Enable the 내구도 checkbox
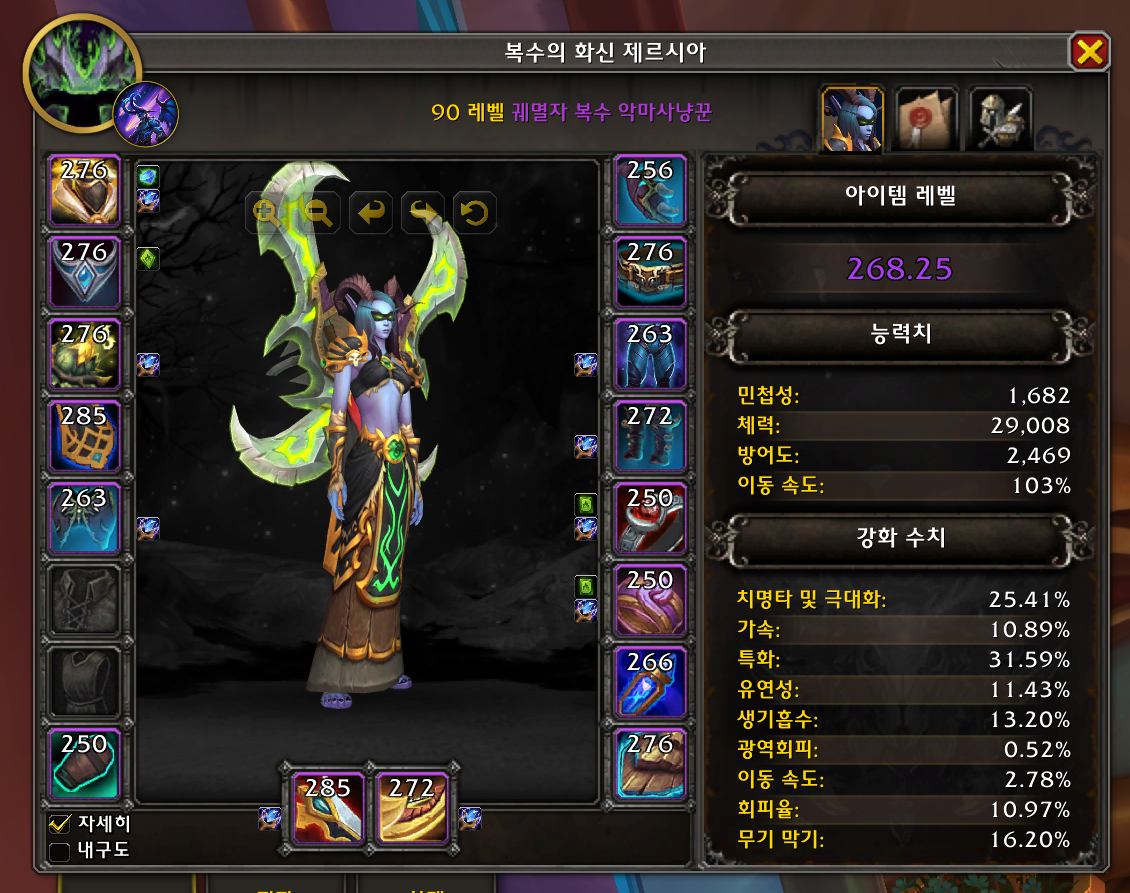 pos(60,852)
